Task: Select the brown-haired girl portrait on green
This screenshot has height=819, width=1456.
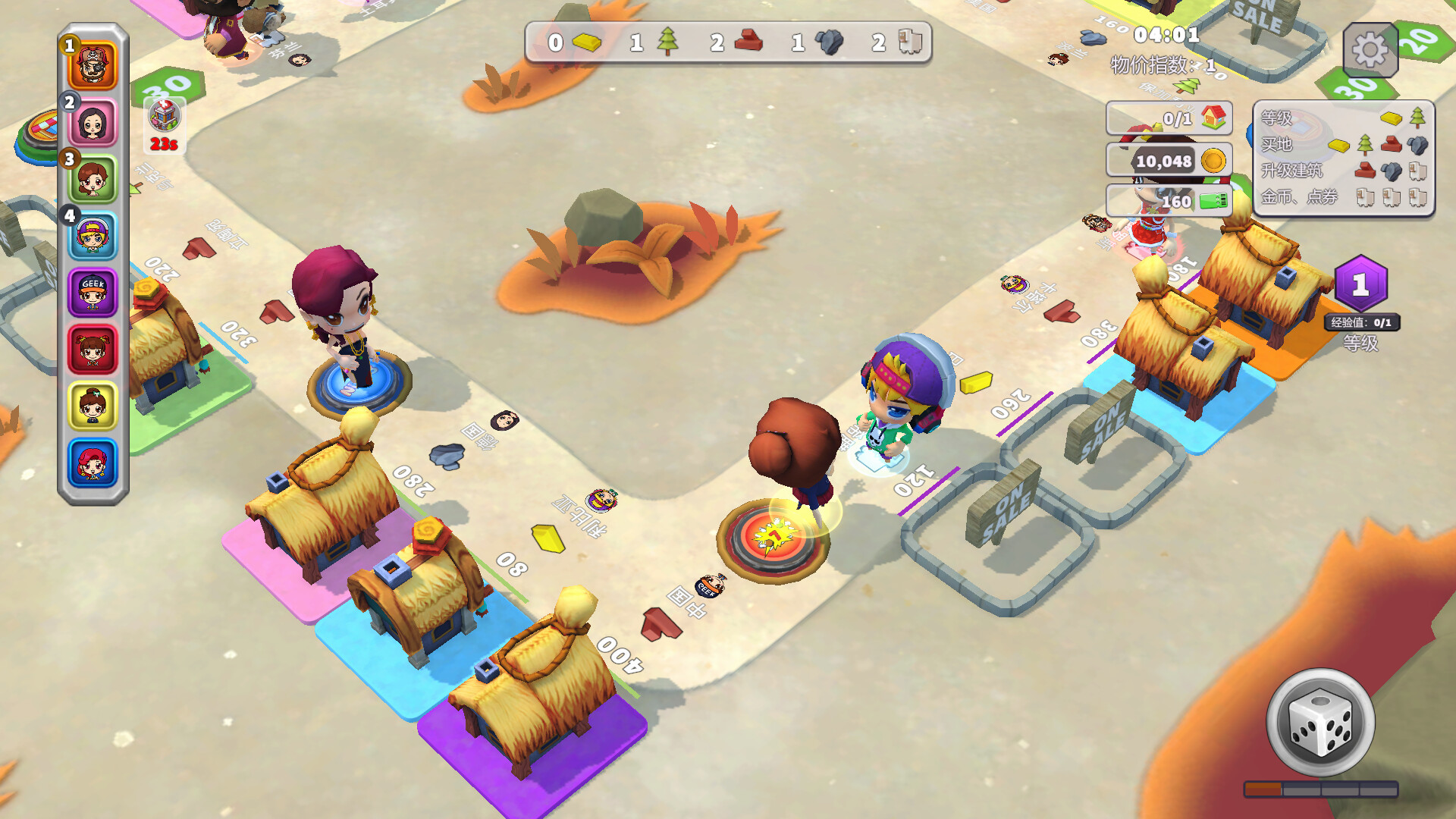Action: (93, 179)
